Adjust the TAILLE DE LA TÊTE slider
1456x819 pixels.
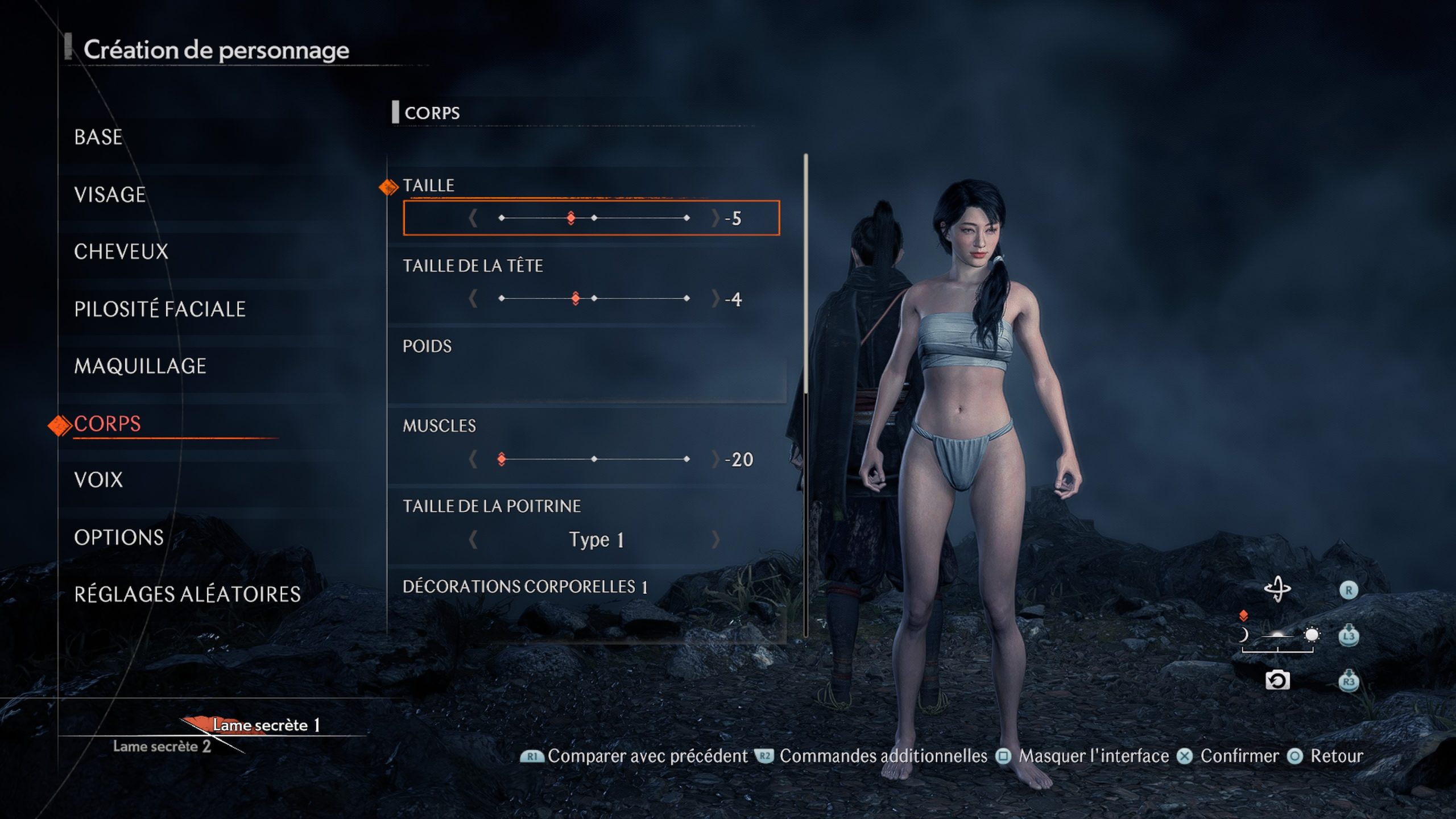point(594,298)
